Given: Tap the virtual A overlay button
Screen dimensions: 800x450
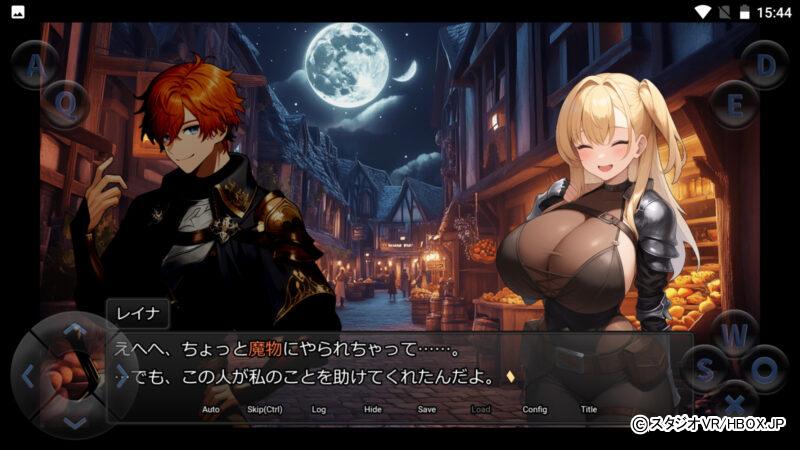Looking at the screenshot, I should click(x=36, y=65).
